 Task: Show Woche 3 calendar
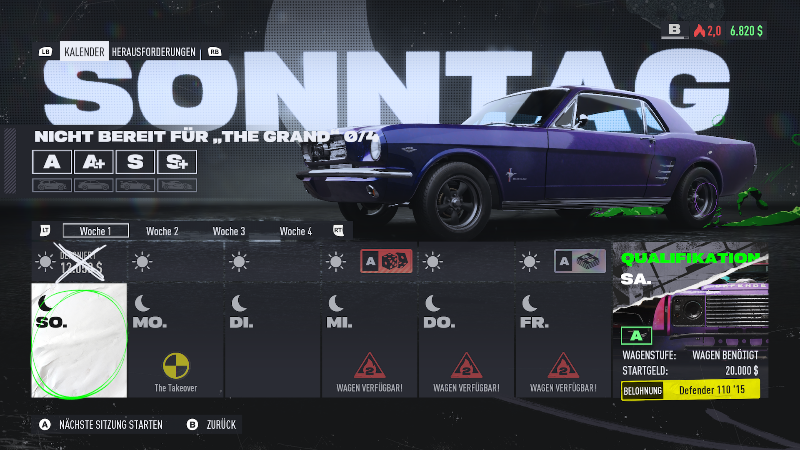pos(229,231)
